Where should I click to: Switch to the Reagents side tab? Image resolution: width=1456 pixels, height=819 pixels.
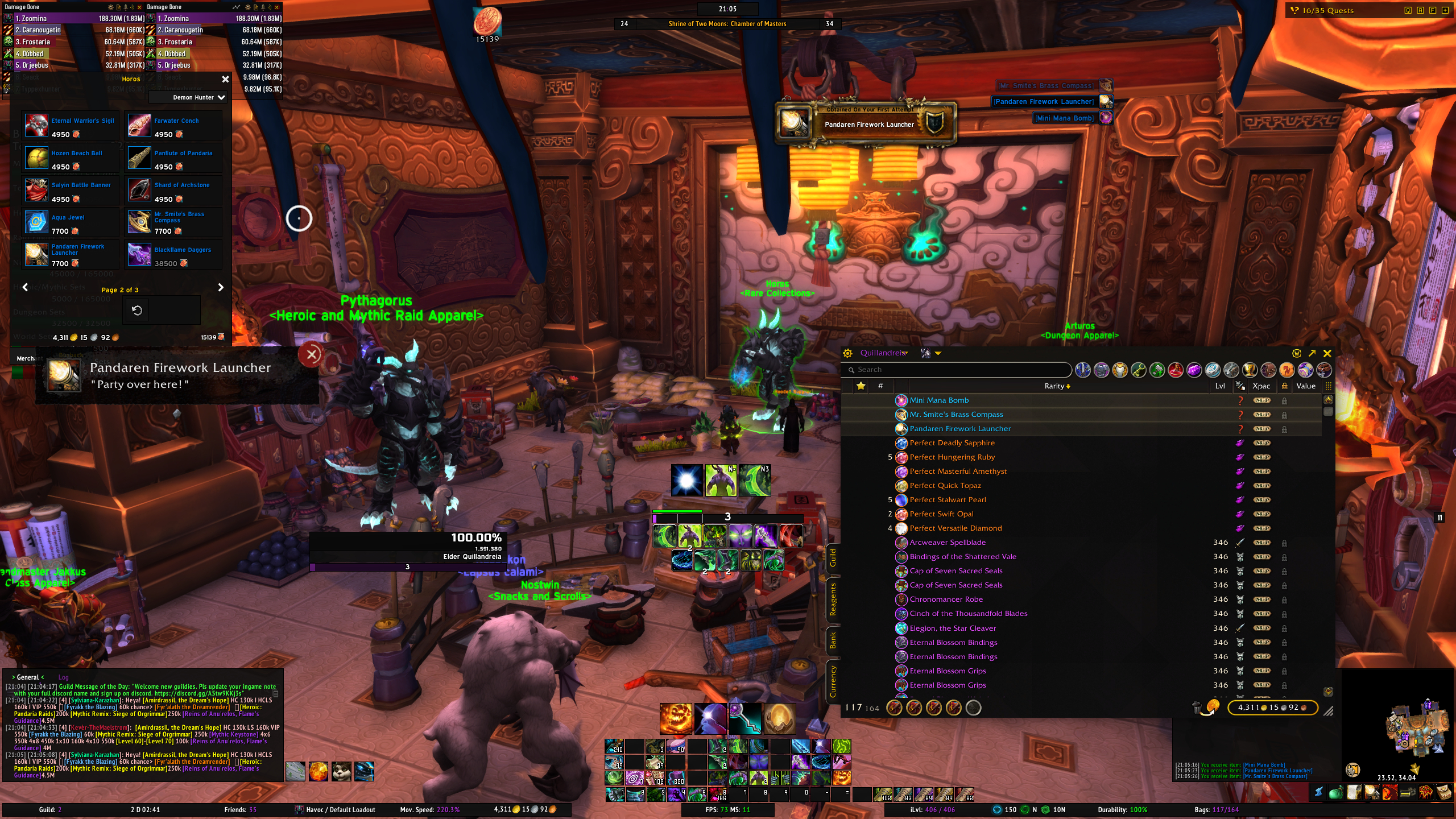point(833,599)
